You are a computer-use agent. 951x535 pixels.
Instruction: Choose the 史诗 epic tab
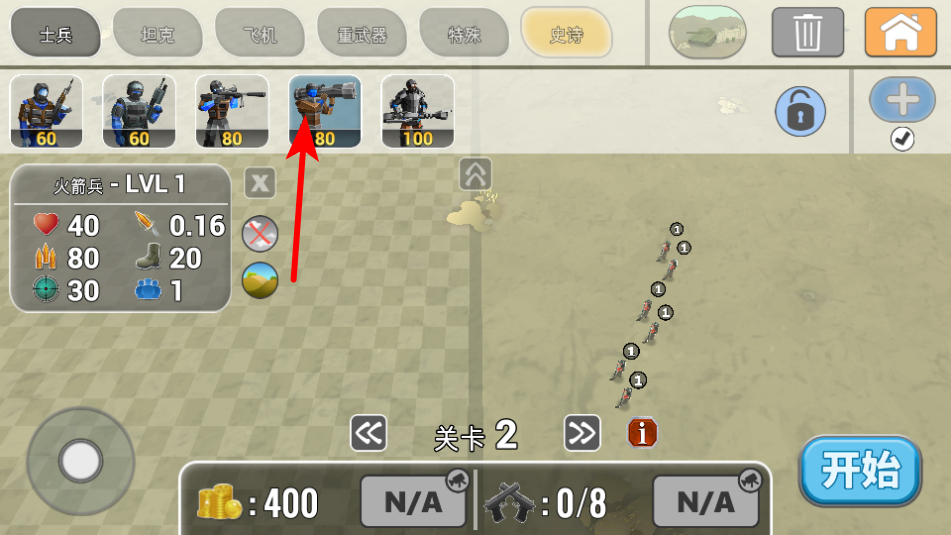pyautogui.click(x=566, y=35)
